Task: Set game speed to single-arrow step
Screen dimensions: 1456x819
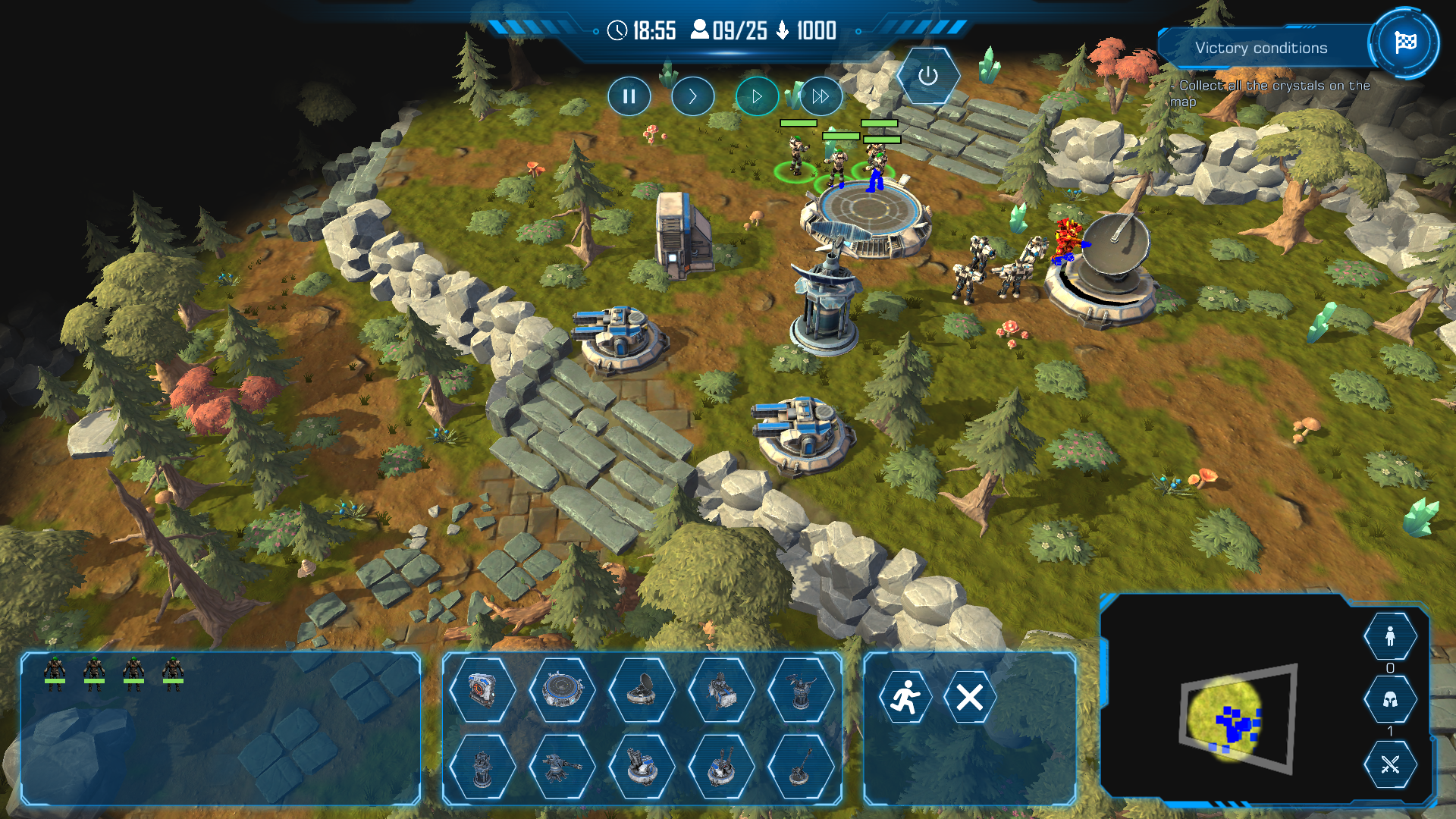Action: coord(692,96)
